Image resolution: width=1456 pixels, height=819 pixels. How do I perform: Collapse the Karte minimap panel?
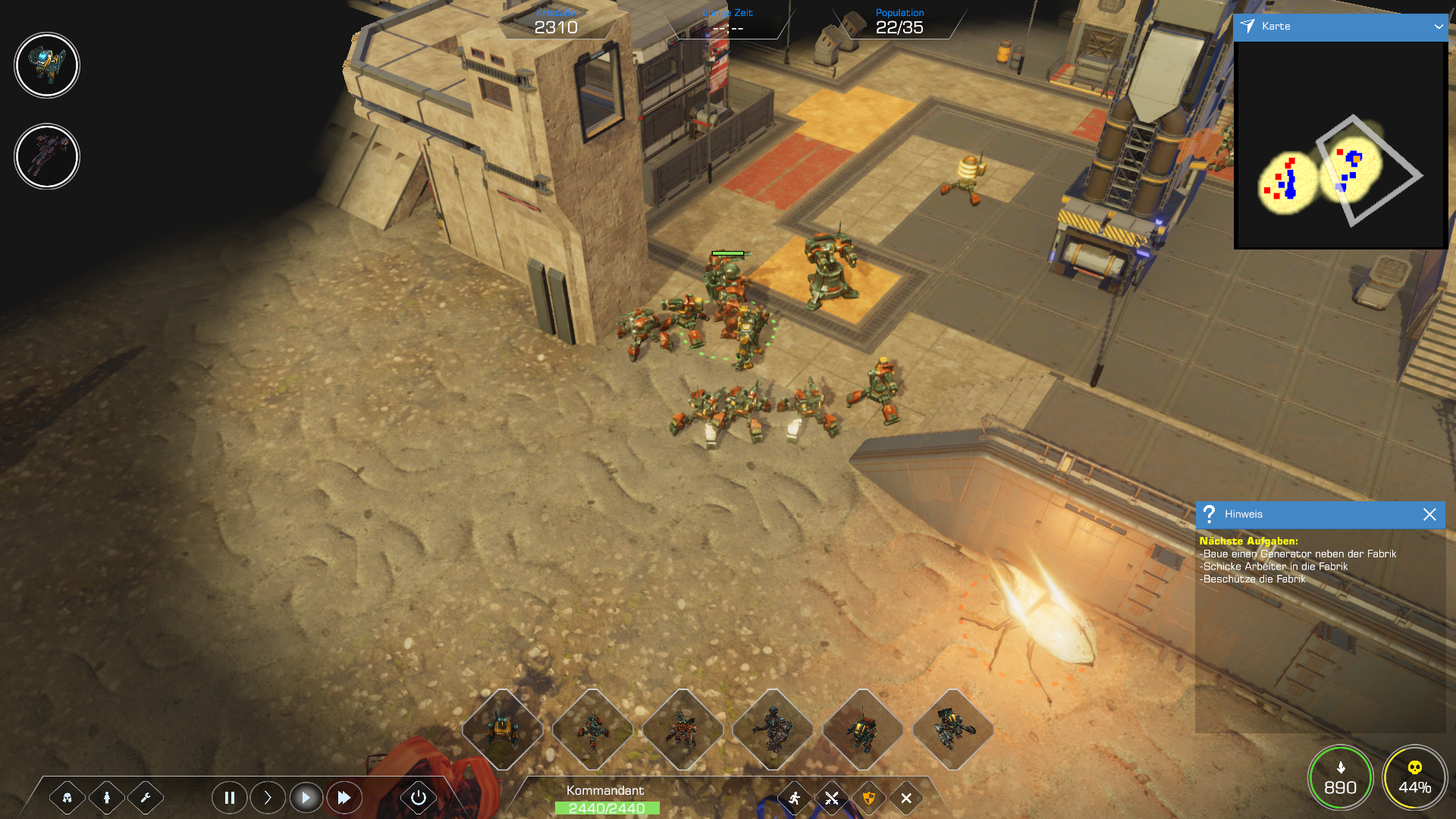pos(1439,27)
